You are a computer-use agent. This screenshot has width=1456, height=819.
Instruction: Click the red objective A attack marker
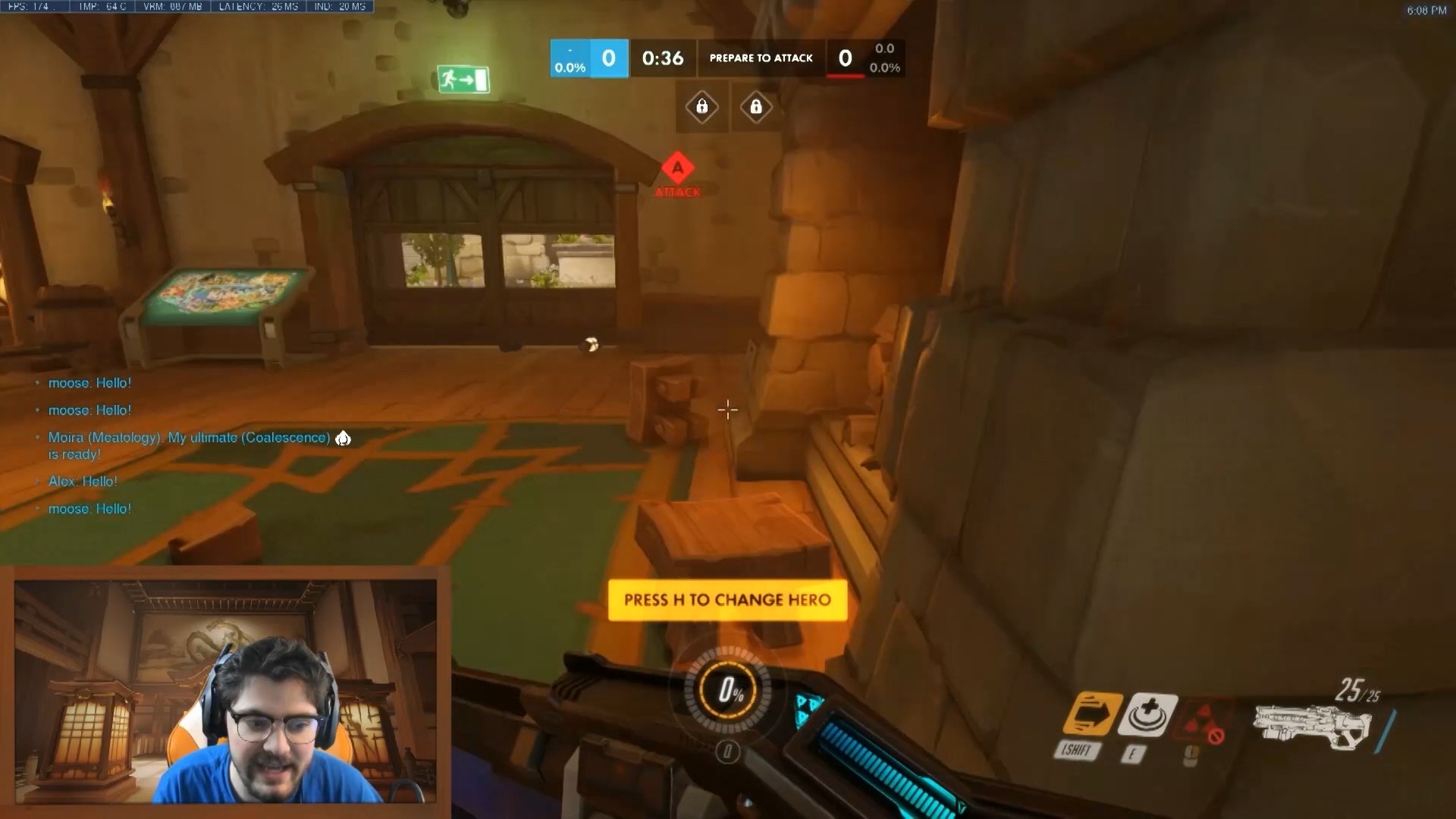[x=678, y=169]
